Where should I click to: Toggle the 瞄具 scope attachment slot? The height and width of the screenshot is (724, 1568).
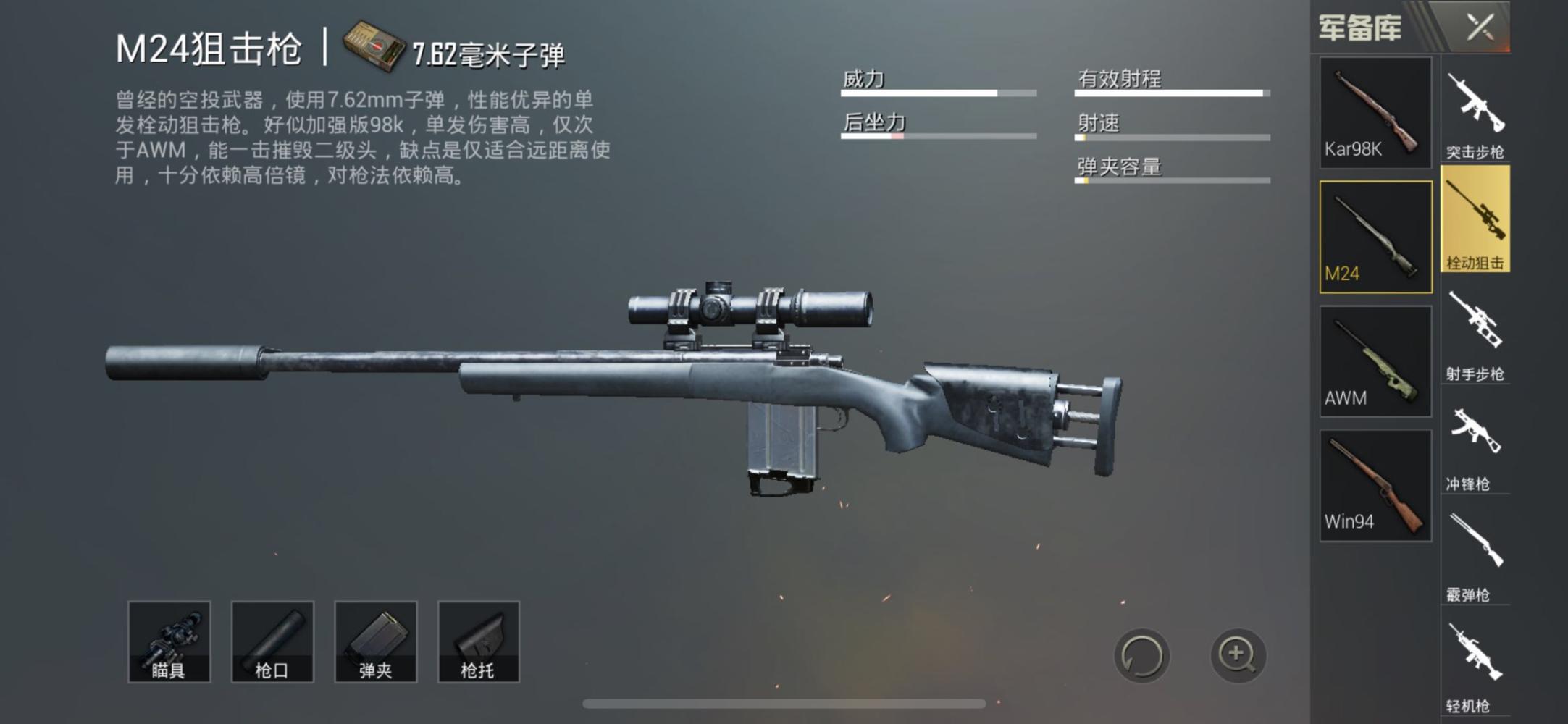click(168, 643)
